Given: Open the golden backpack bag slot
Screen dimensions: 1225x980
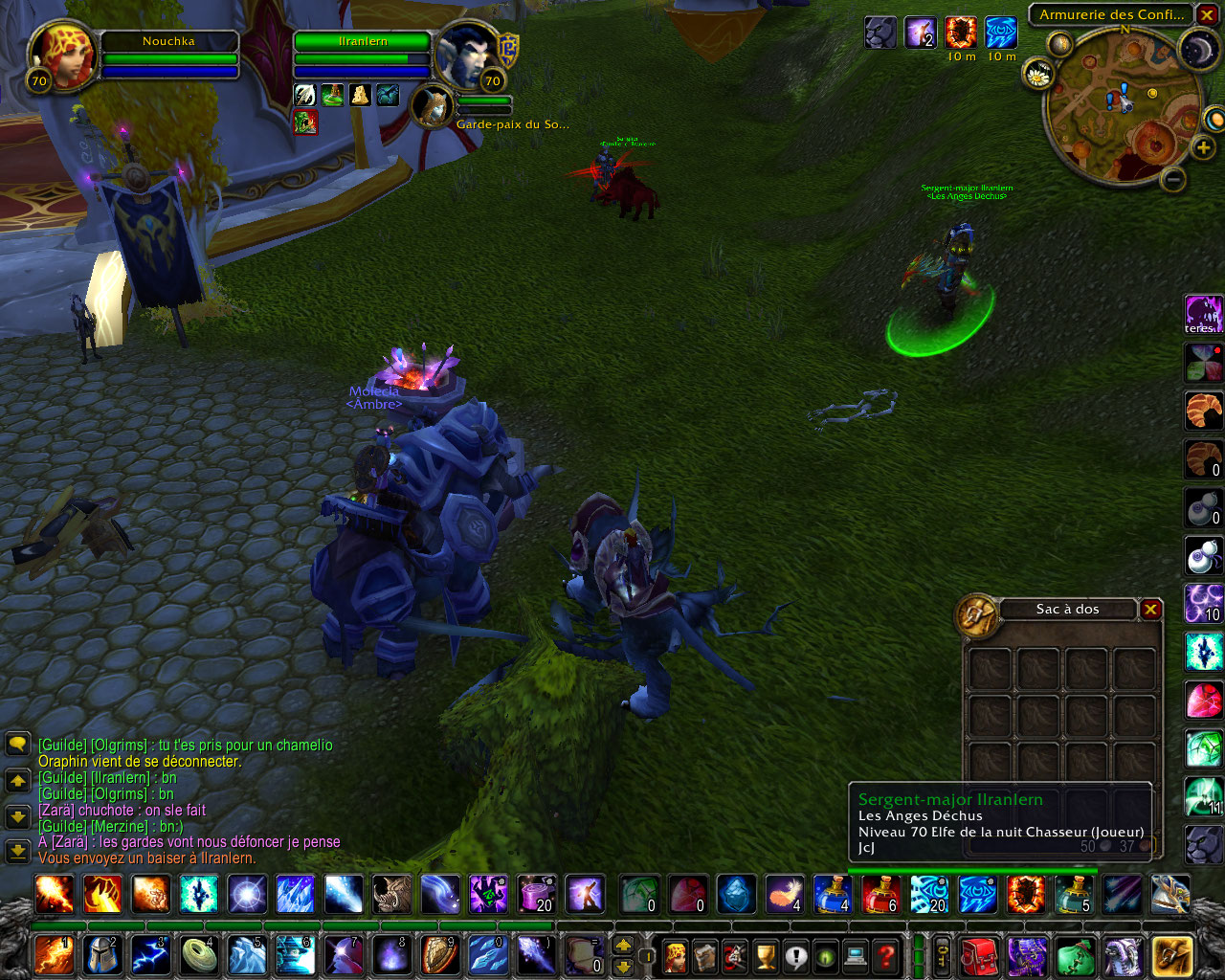Looking at the screenshot, I should click(x=1171, y=955).
